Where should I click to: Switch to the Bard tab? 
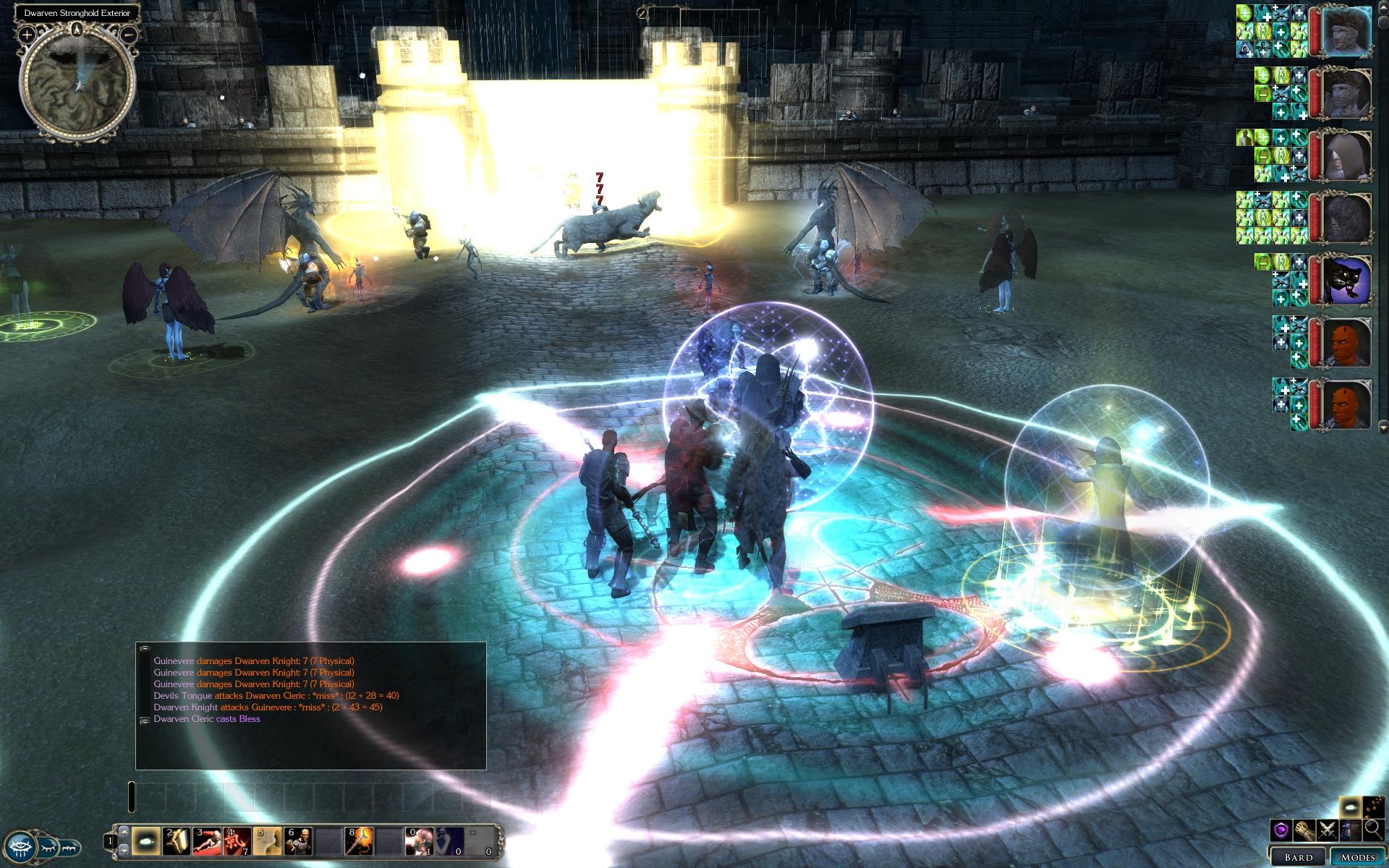(x=1299, y=856)
